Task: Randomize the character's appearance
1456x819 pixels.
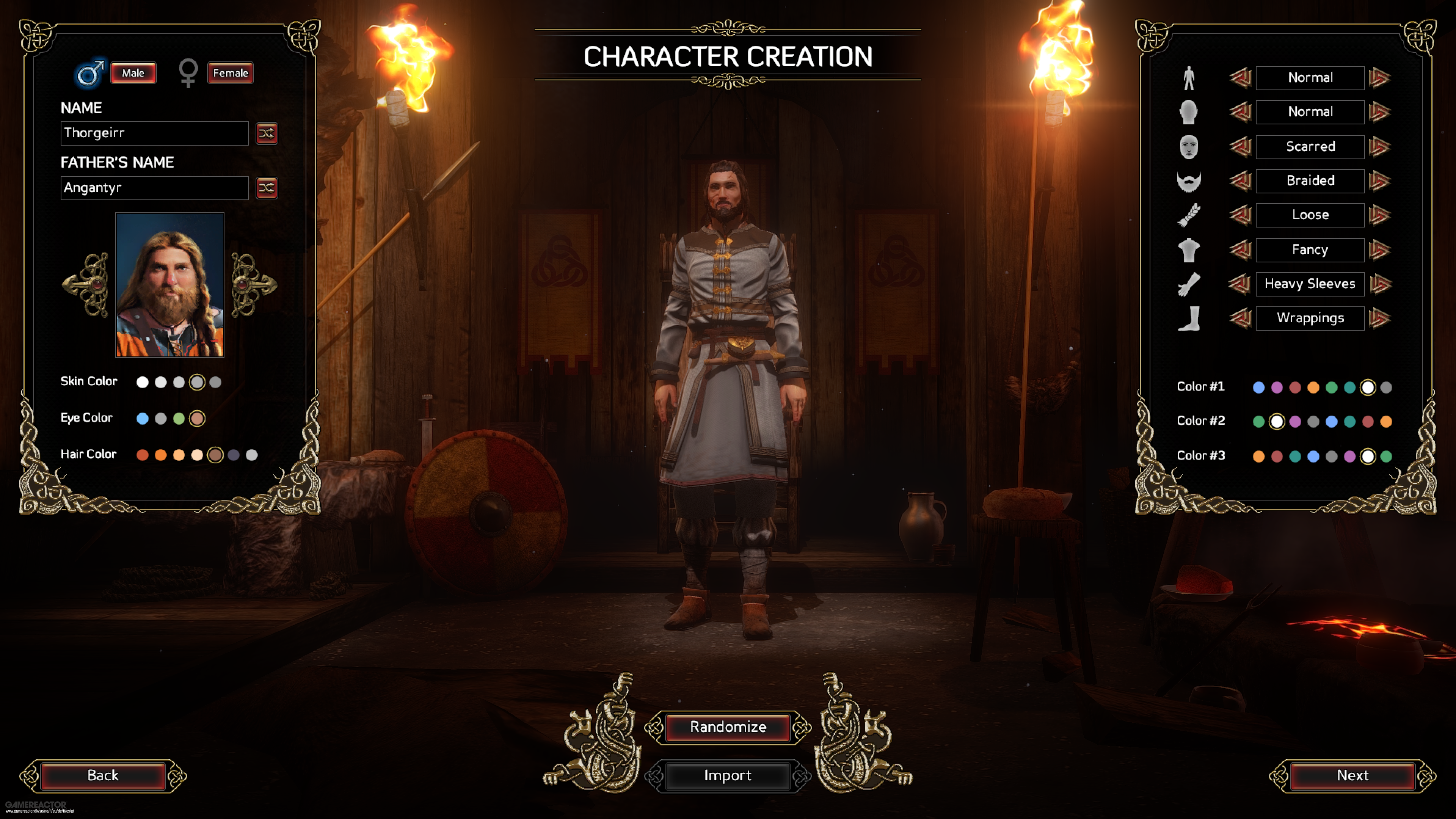Action: (728, 727)
